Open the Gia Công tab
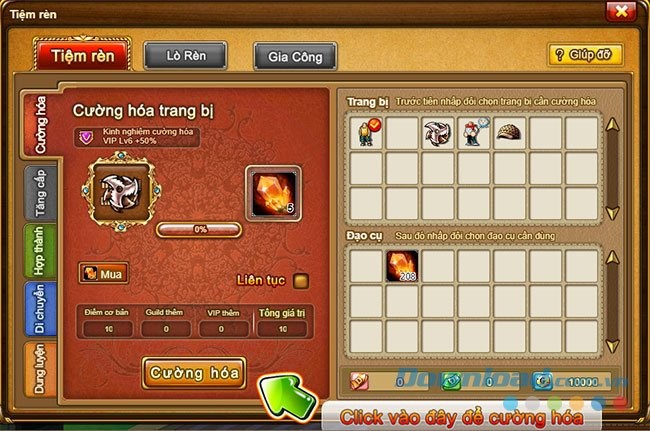Screen dimensions: 650x431 [295, 56]
